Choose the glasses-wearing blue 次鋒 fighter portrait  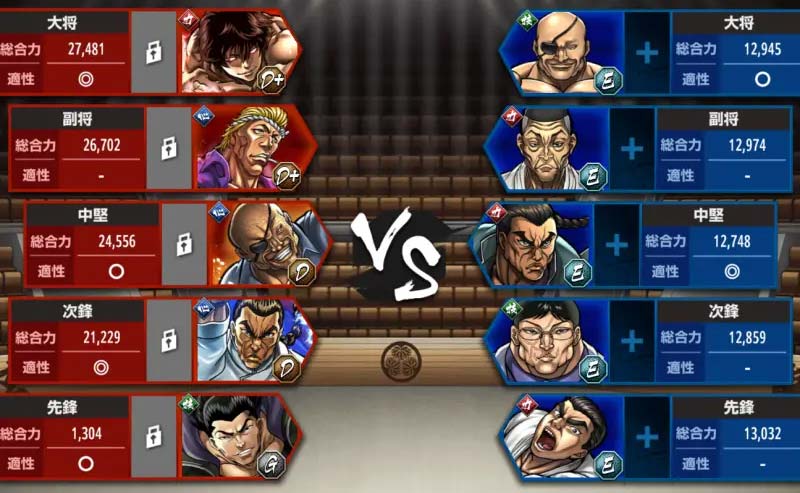(x=547, y=341)
